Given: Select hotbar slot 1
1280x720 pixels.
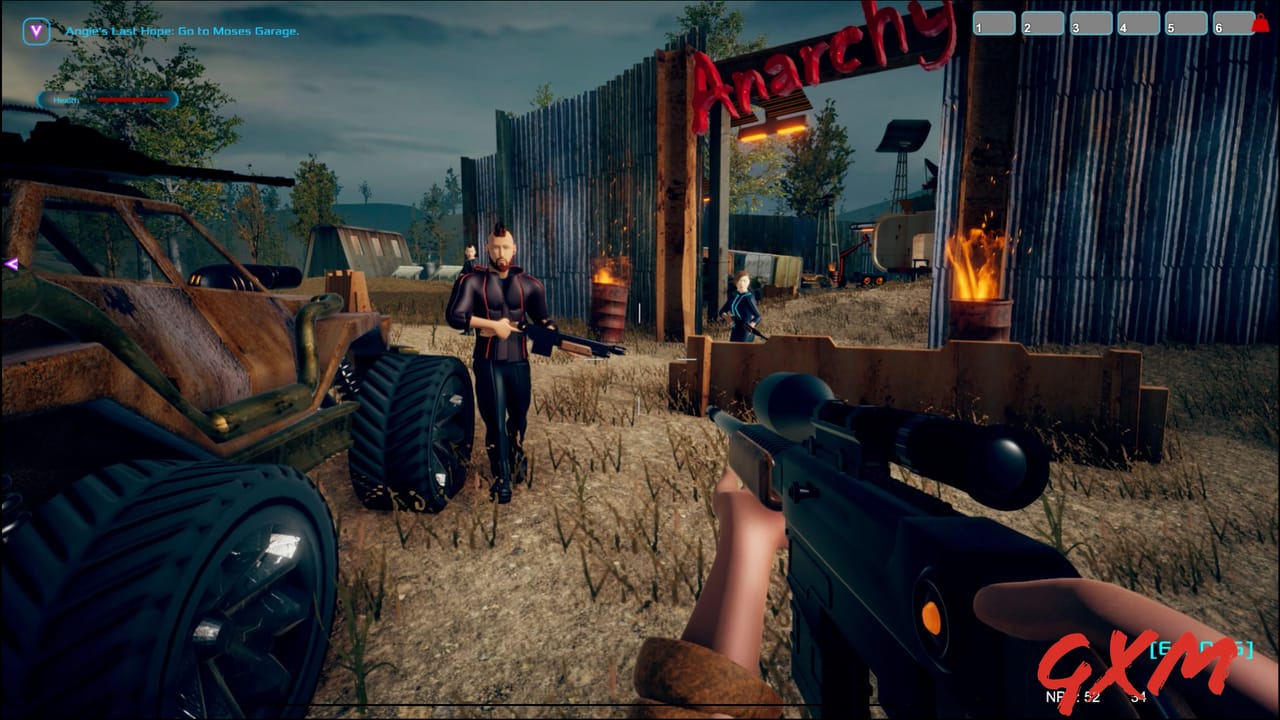Looking at the screenshot, I should 994,23.
